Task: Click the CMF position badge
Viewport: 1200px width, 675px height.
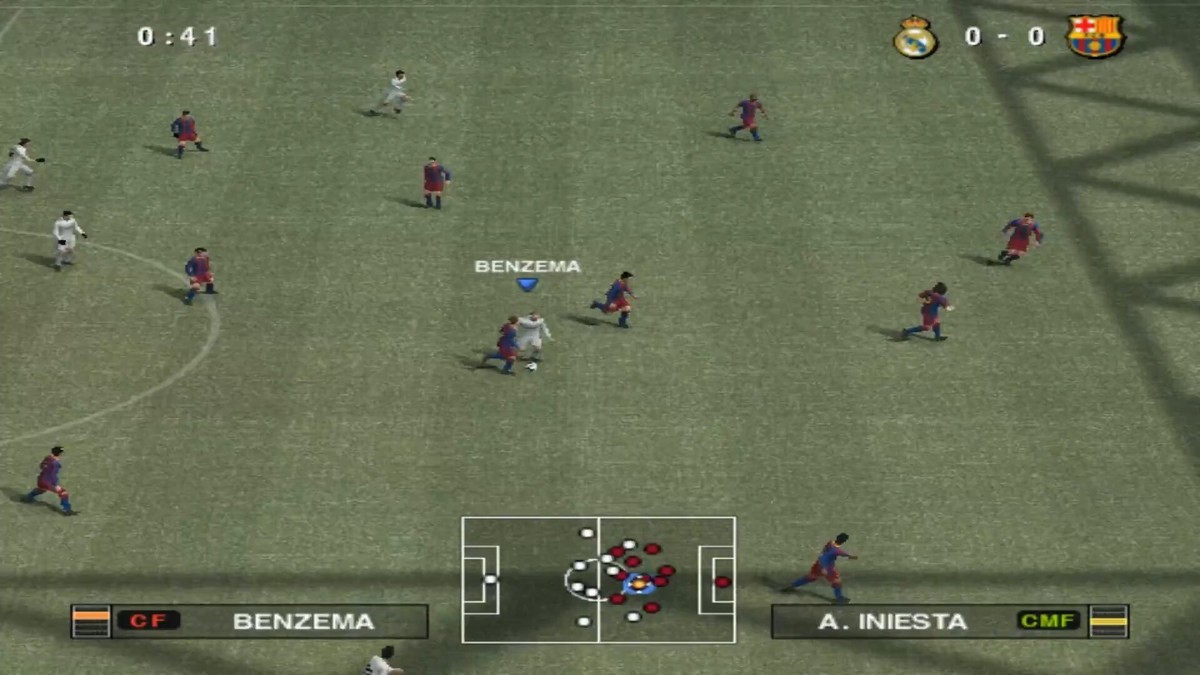Action: click(x=1048, y=621)
